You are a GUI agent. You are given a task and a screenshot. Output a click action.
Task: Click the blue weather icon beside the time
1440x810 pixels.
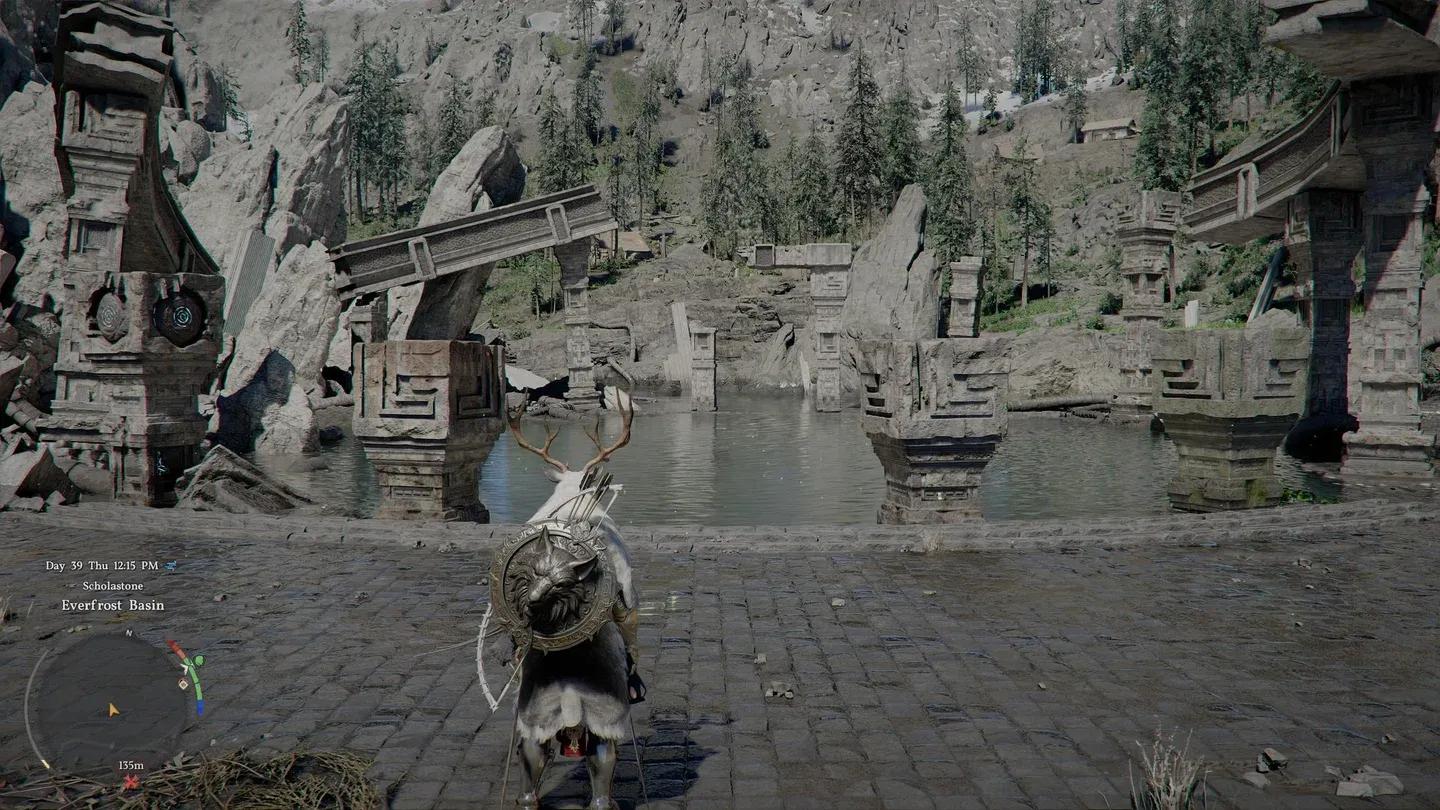pyautogui.click(x=171, y=566)
